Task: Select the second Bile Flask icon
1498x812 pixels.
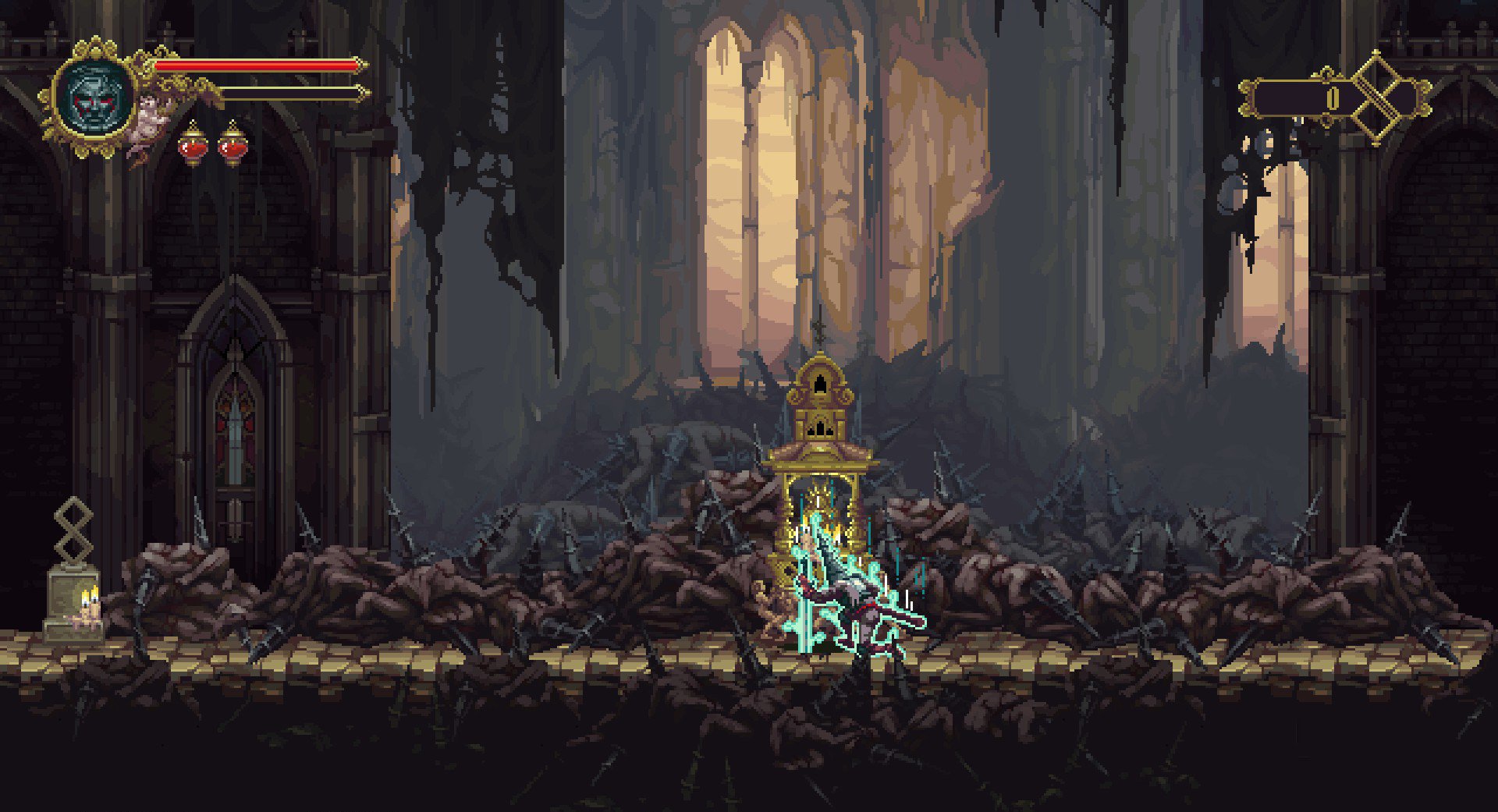Action: [233, 144]
